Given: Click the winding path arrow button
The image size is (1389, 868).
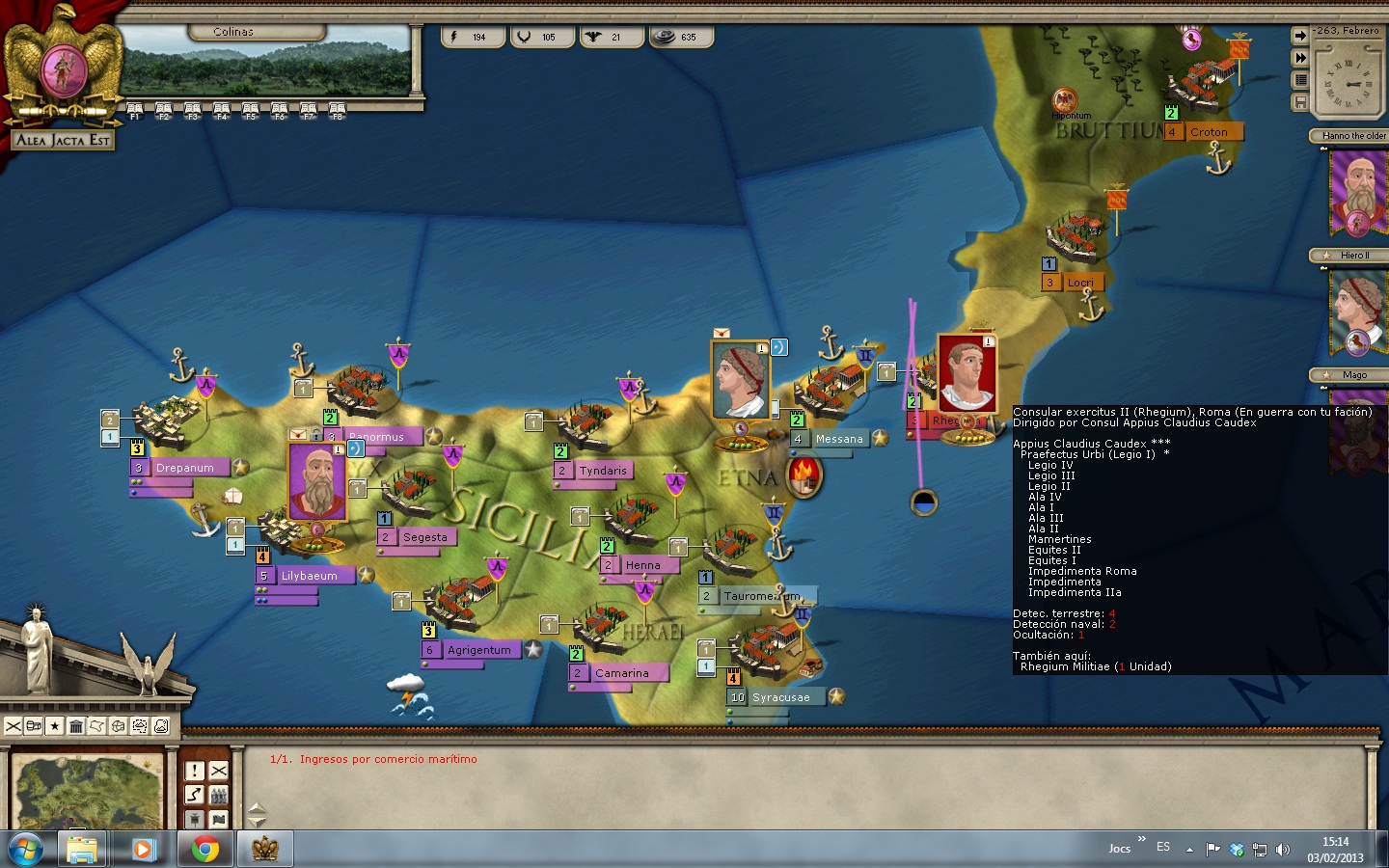Looking at the screenshot, I should pyautogui.click(x=195, y=795).
